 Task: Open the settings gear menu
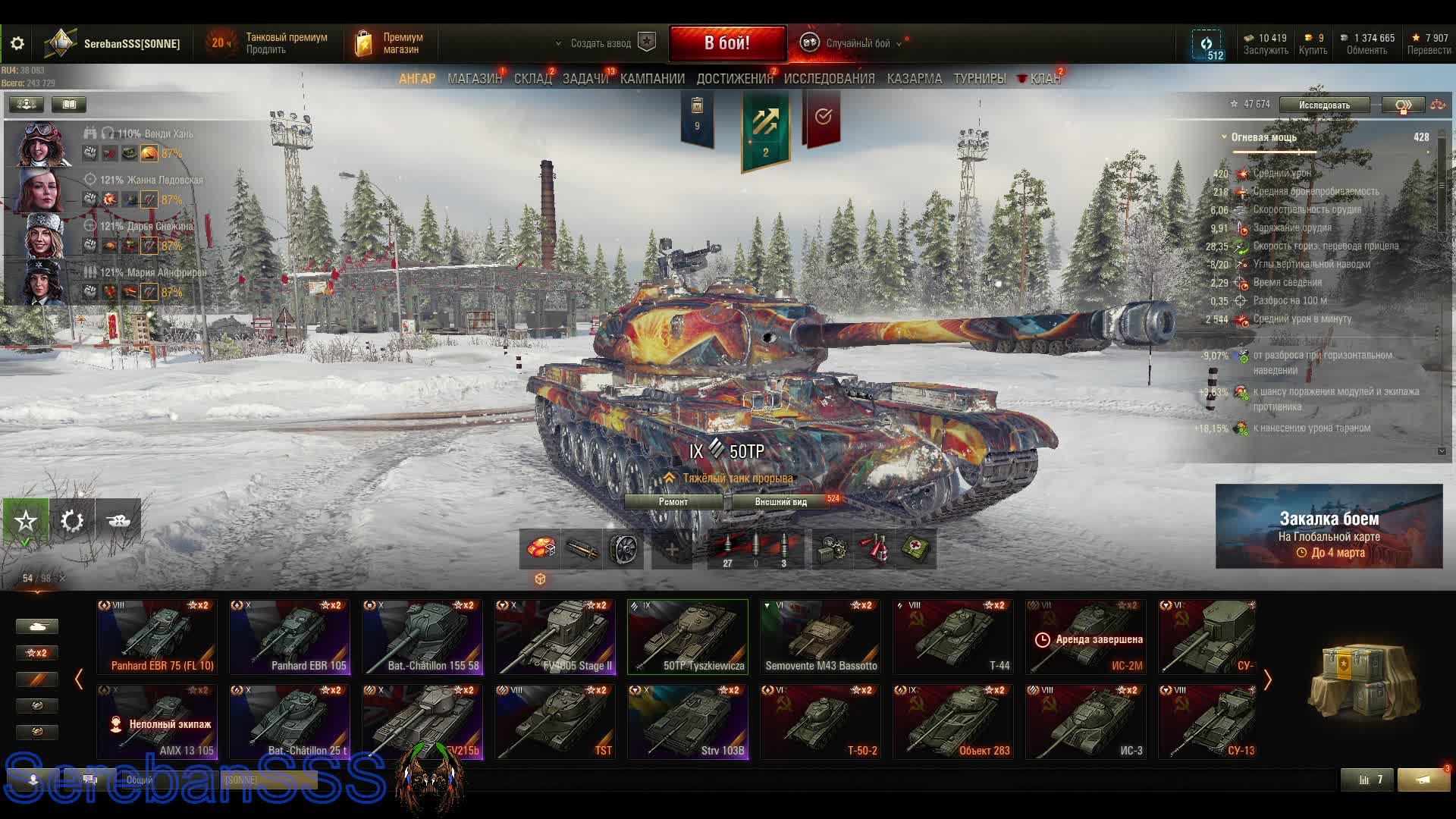coord(17,43)
